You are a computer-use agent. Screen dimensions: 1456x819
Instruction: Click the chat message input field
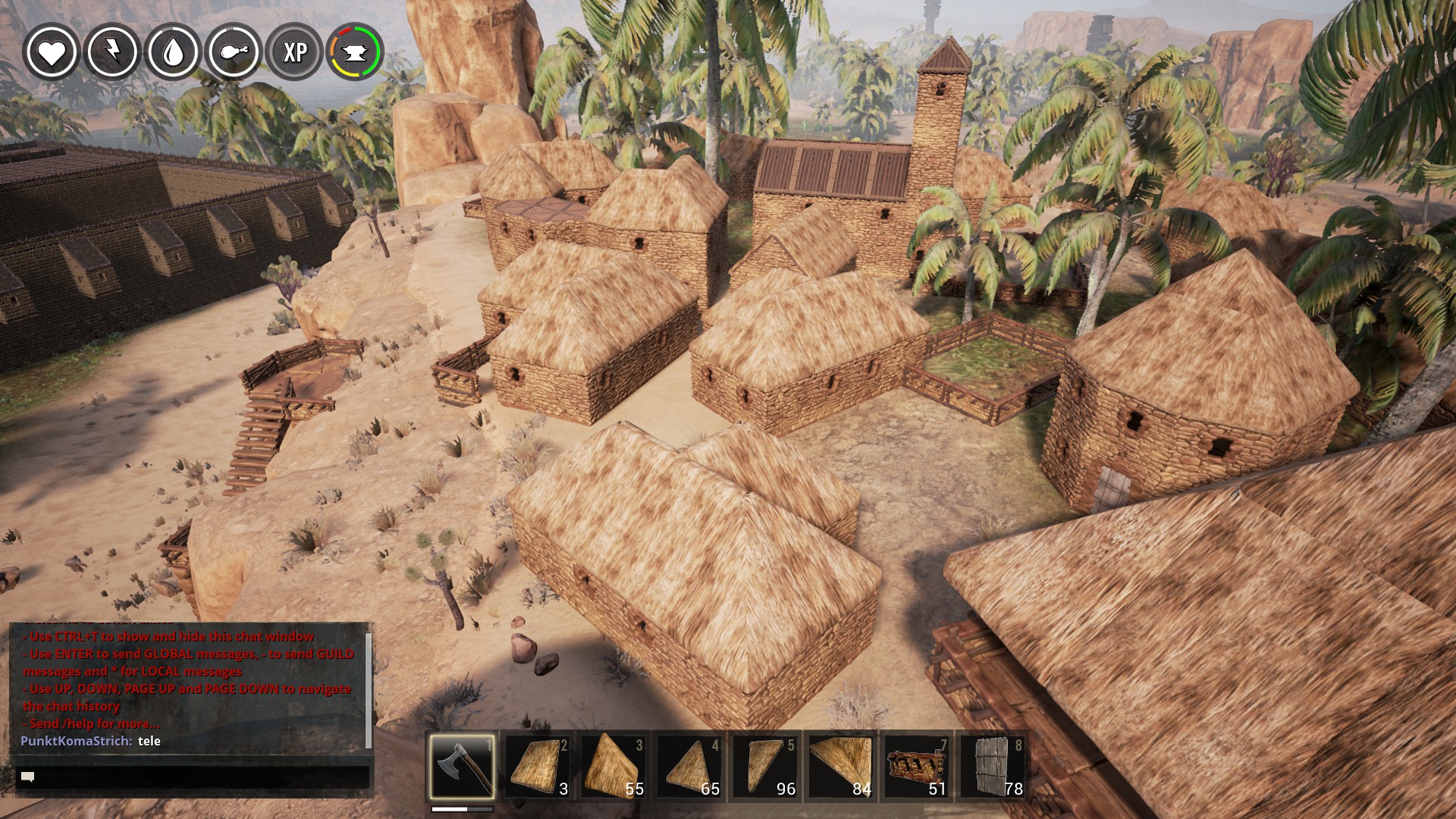(x=193, y=777)
